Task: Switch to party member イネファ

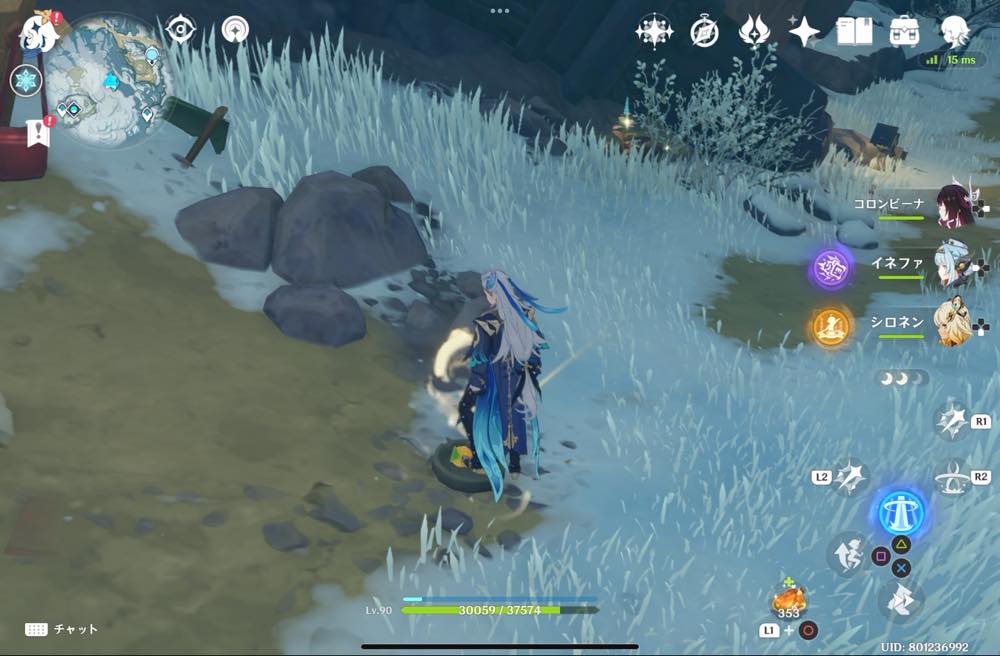Action: [952, 266]
